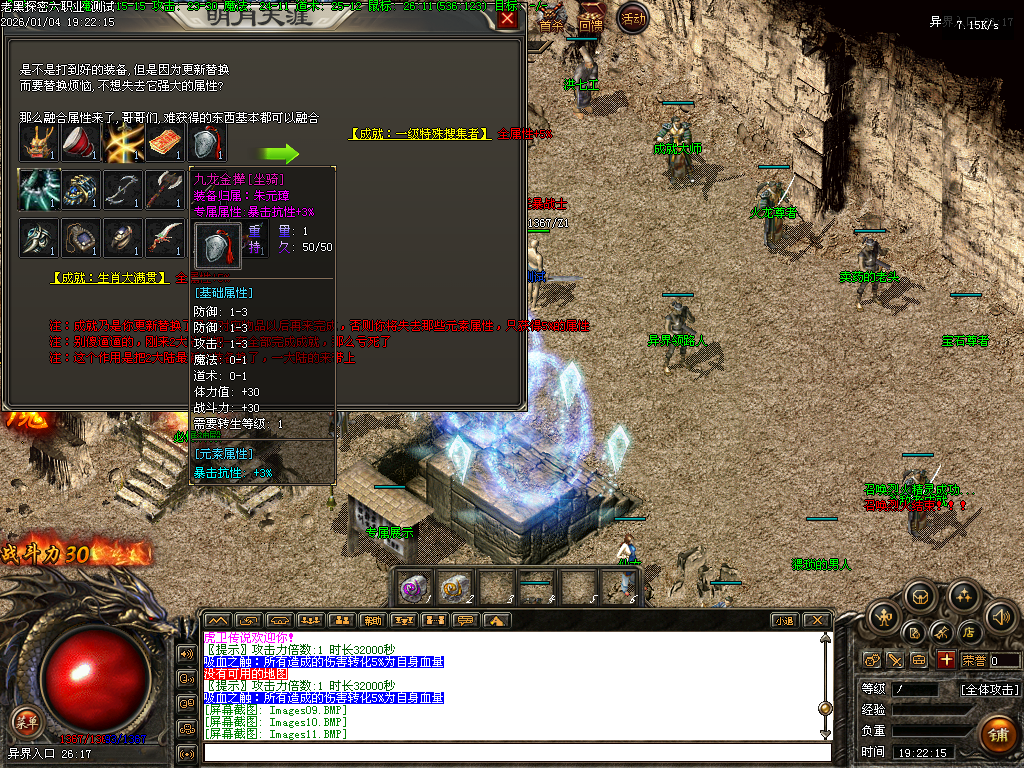Image resolution: width=1024 pixels, height=768 pixels.
Task: Select the golden helmet item slot
Action: pyautogui.click(x=38, y=143)
